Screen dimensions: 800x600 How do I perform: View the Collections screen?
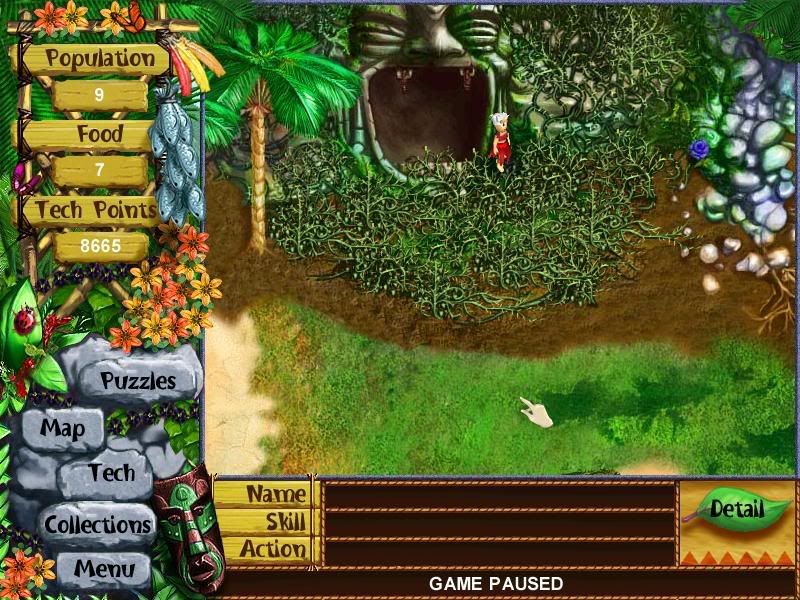97,524
